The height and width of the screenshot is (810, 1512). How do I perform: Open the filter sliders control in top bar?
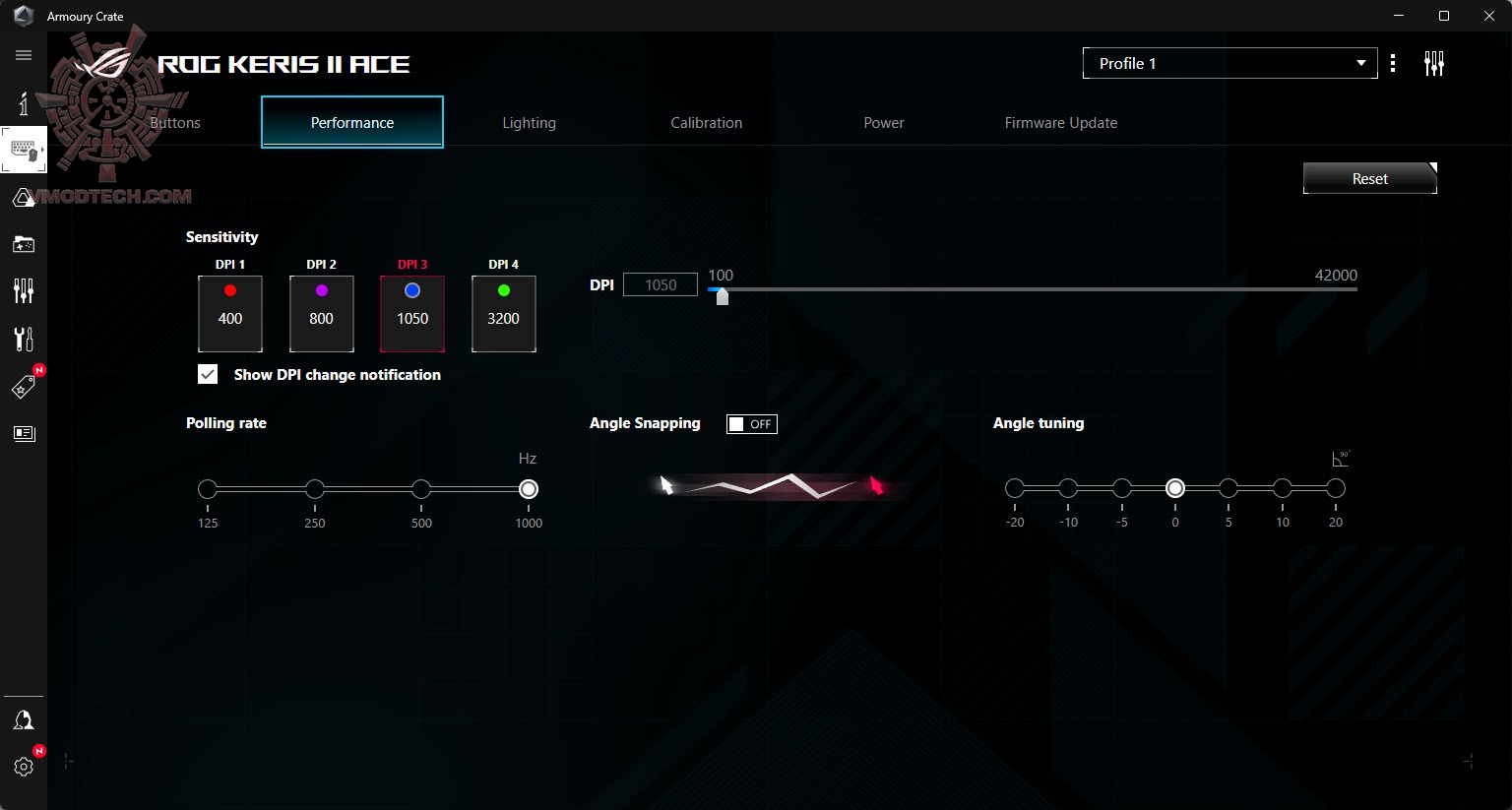[x=1434, y=62]
